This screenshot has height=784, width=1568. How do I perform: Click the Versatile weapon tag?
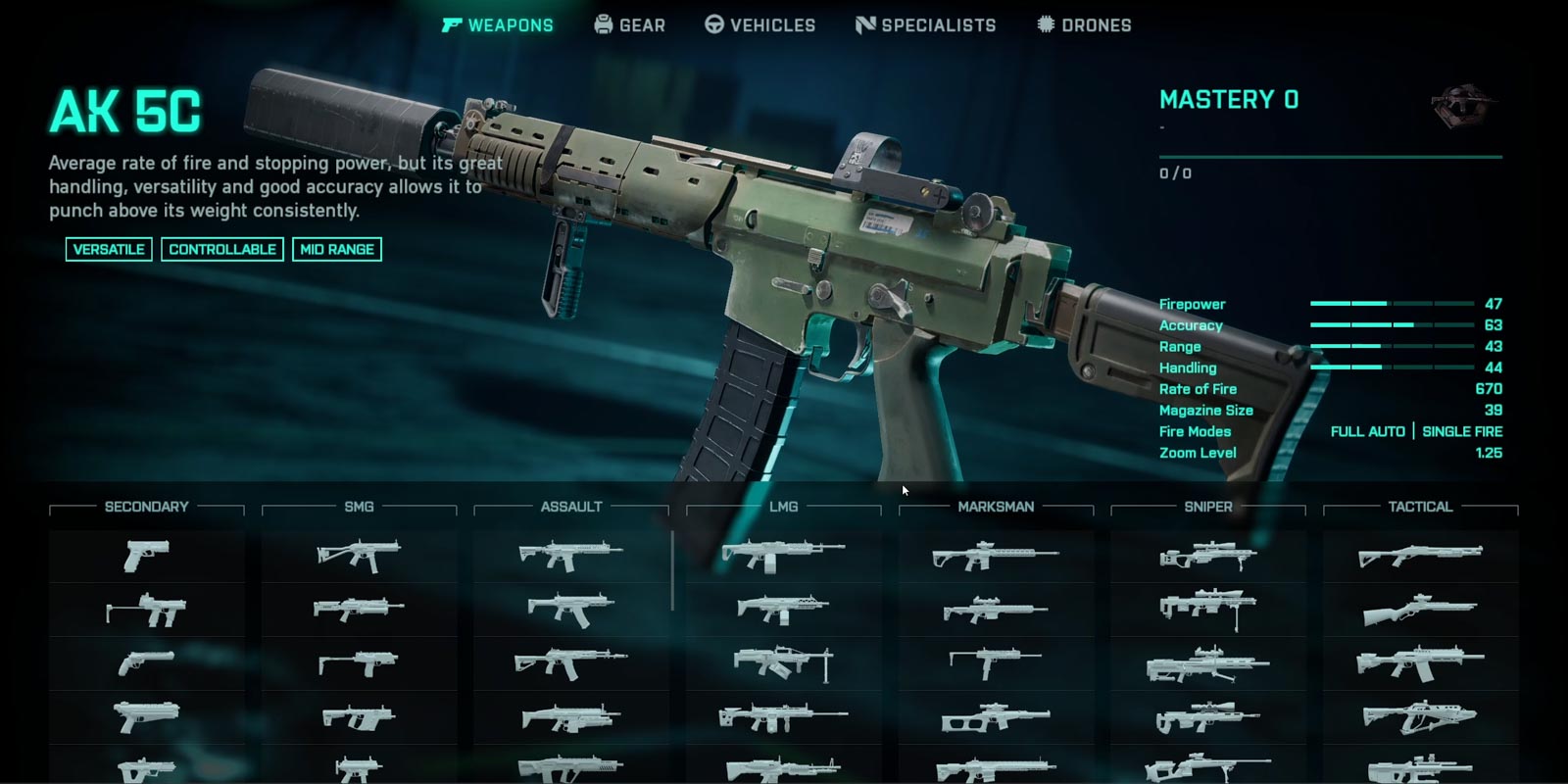pyautogui.click(x=109, y=250)
